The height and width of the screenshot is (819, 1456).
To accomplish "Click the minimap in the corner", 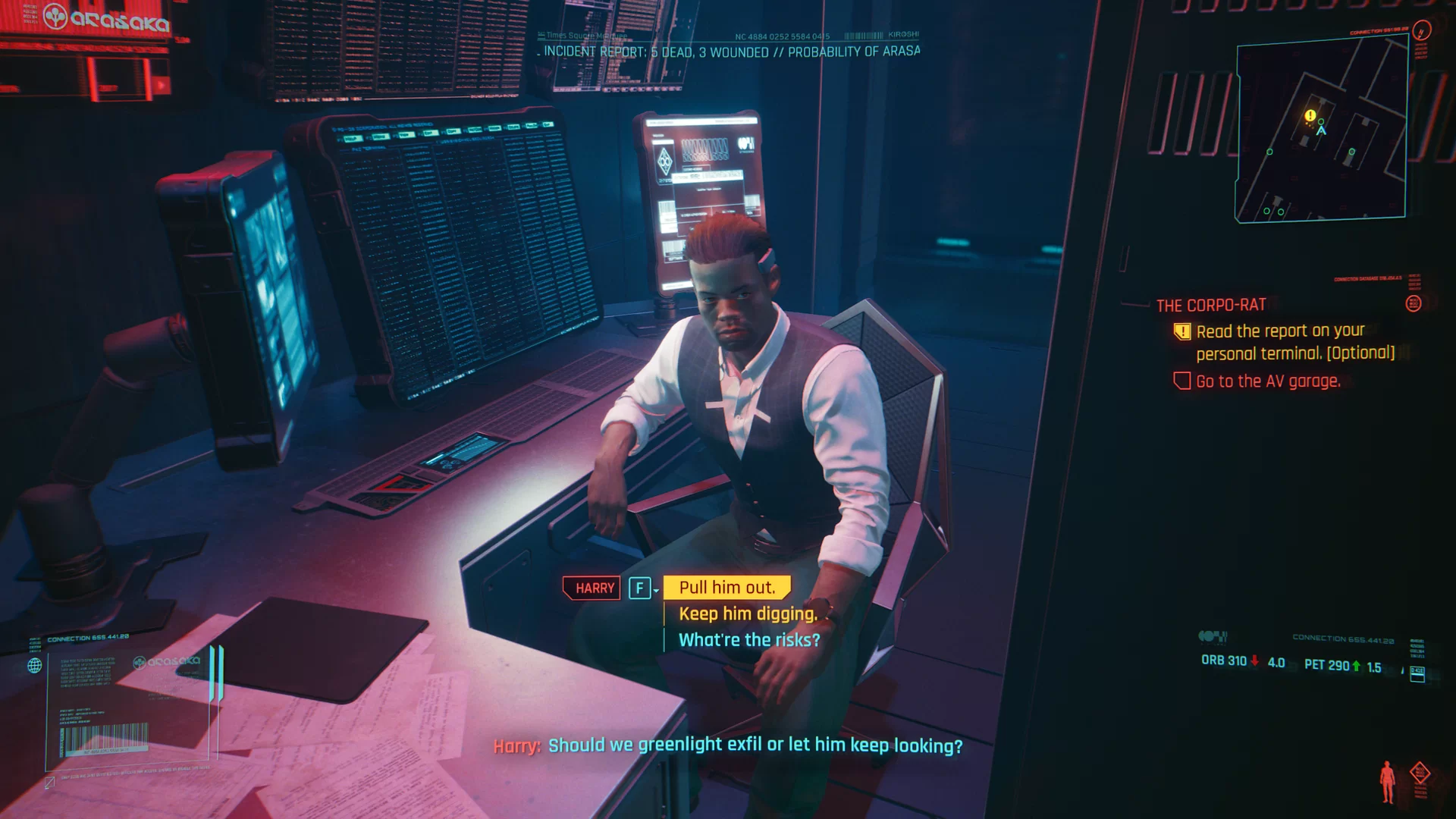I will [x=1321, y=133].
